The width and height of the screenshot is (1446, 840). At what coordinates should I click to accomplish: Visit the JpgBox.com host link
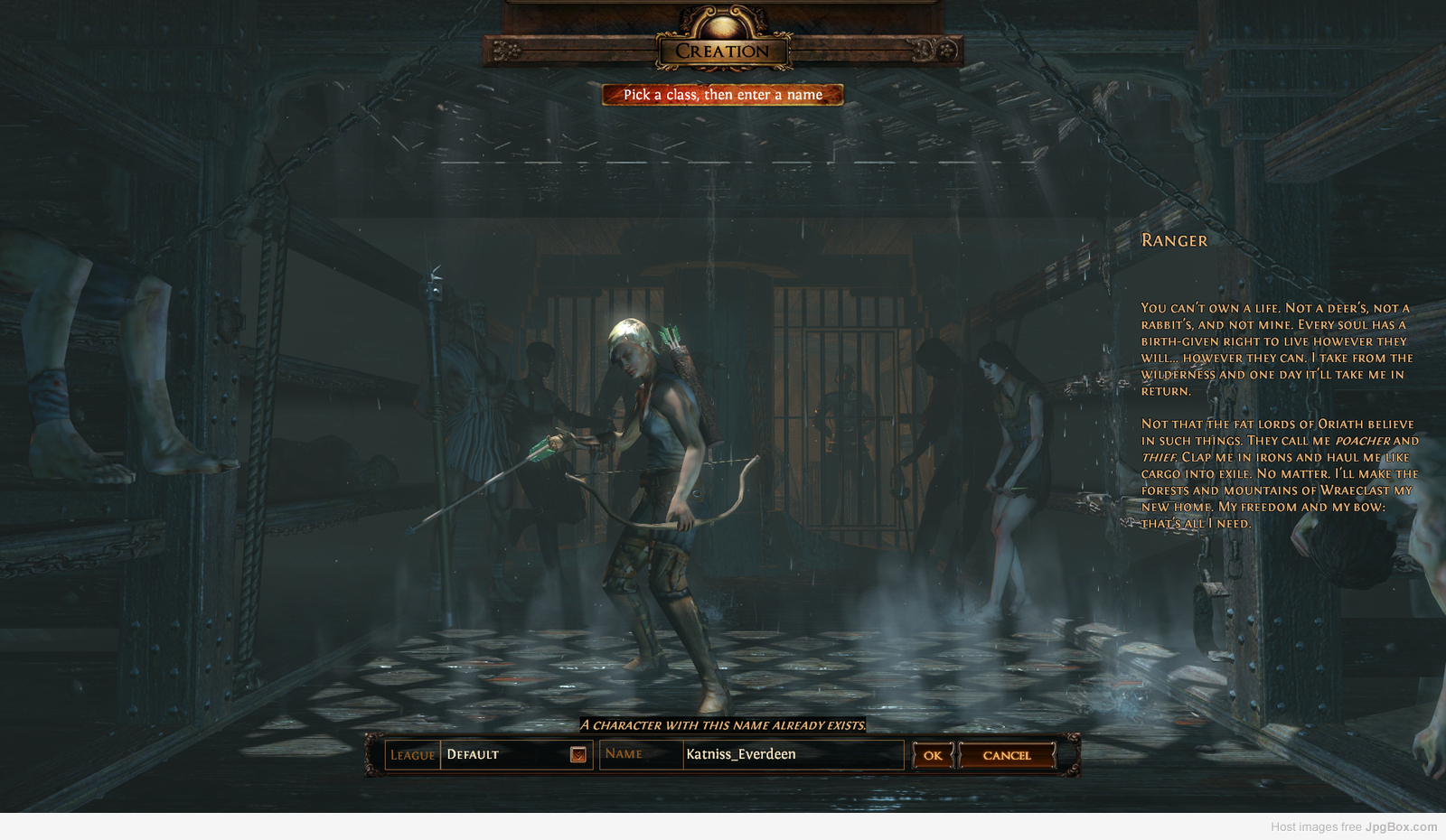coord(1401,826)
